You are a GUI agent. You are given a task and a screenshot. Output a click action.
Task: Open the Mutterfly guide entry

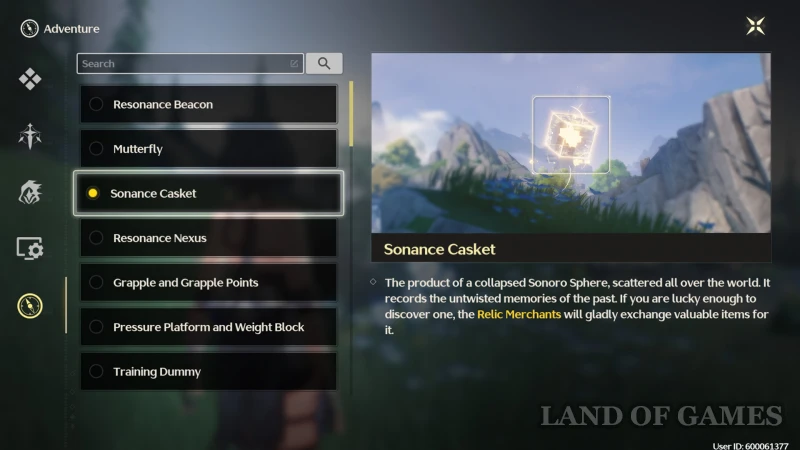click(x=208, y=149)
